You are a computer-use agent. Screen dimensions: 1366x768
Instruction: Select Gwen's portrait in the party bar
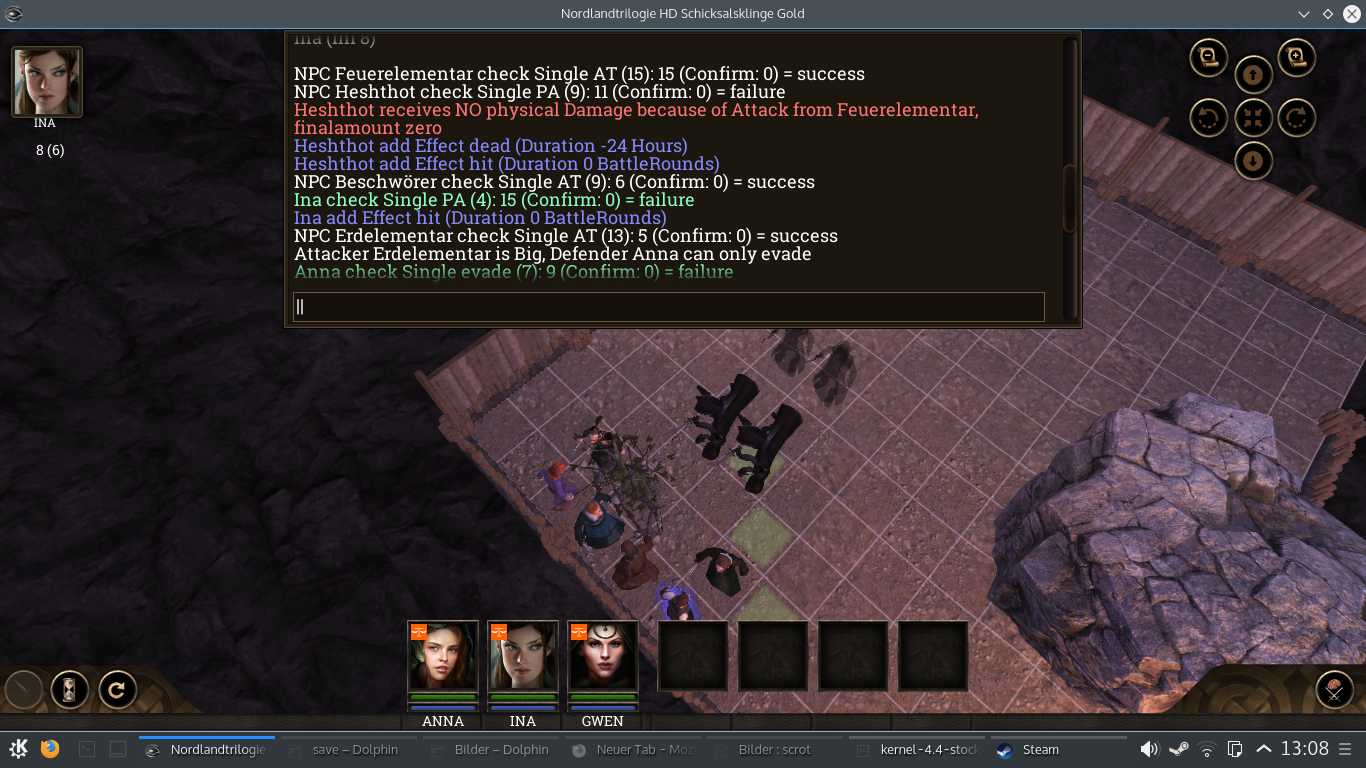[603, 662]
